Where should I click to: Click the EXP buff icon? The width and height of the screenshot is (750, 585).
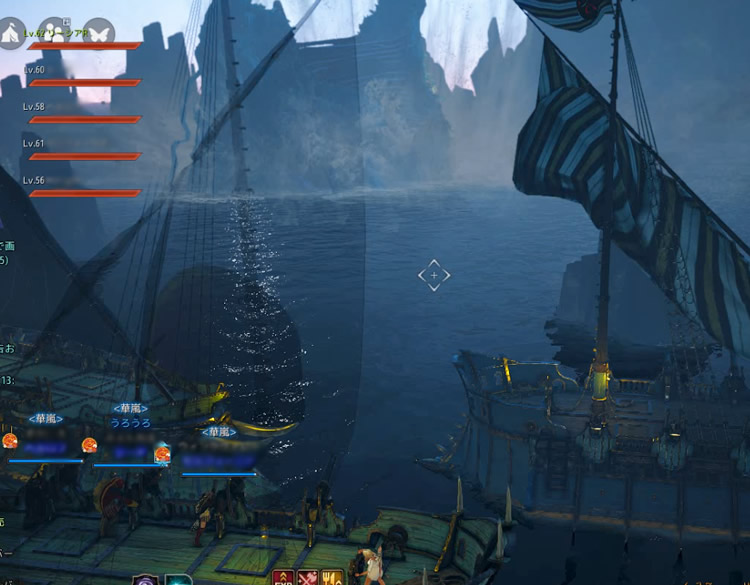coord(283,576)
